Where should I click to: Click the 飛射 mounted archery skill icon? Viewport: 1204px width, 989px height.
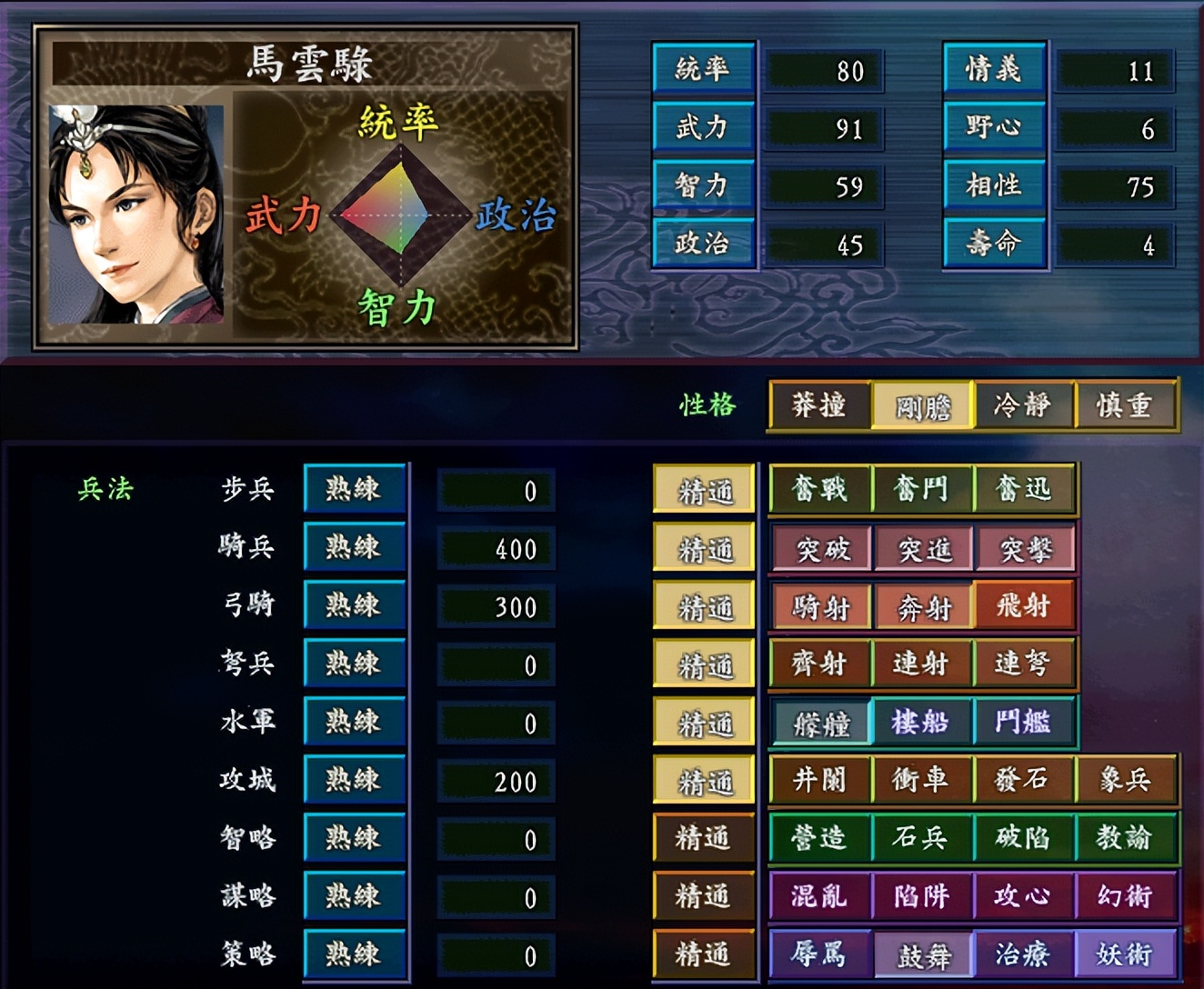click(1025, 605)
